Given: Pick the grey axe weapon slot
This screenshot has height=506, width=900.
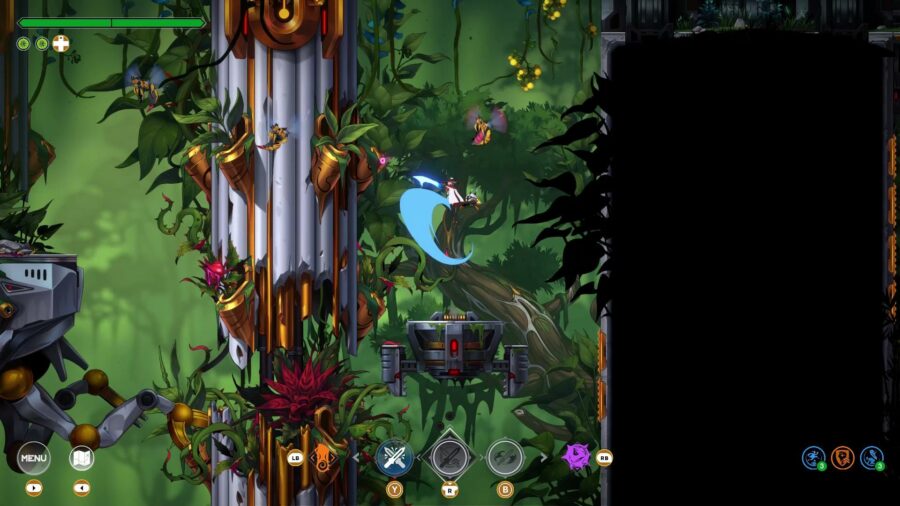Looking at the screenshot, I should (505, 458).
